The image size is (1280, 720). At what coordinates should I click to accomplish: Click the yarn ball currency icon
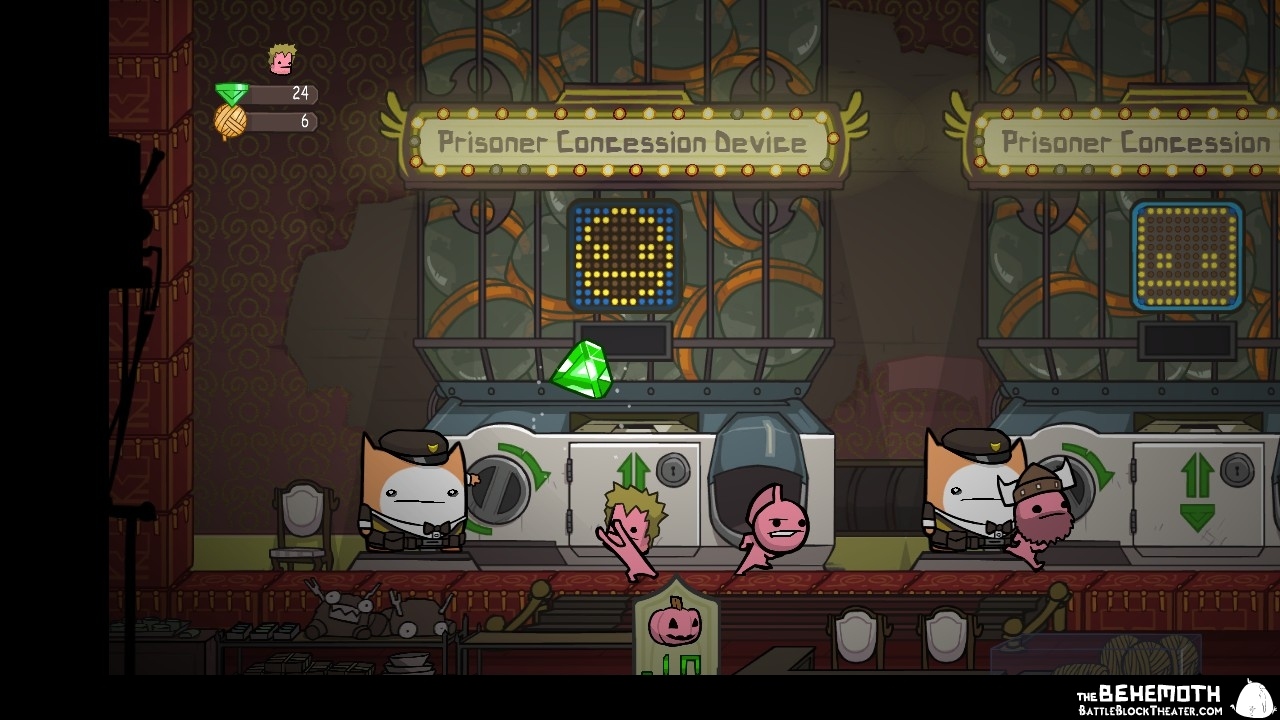click(231, 121)
